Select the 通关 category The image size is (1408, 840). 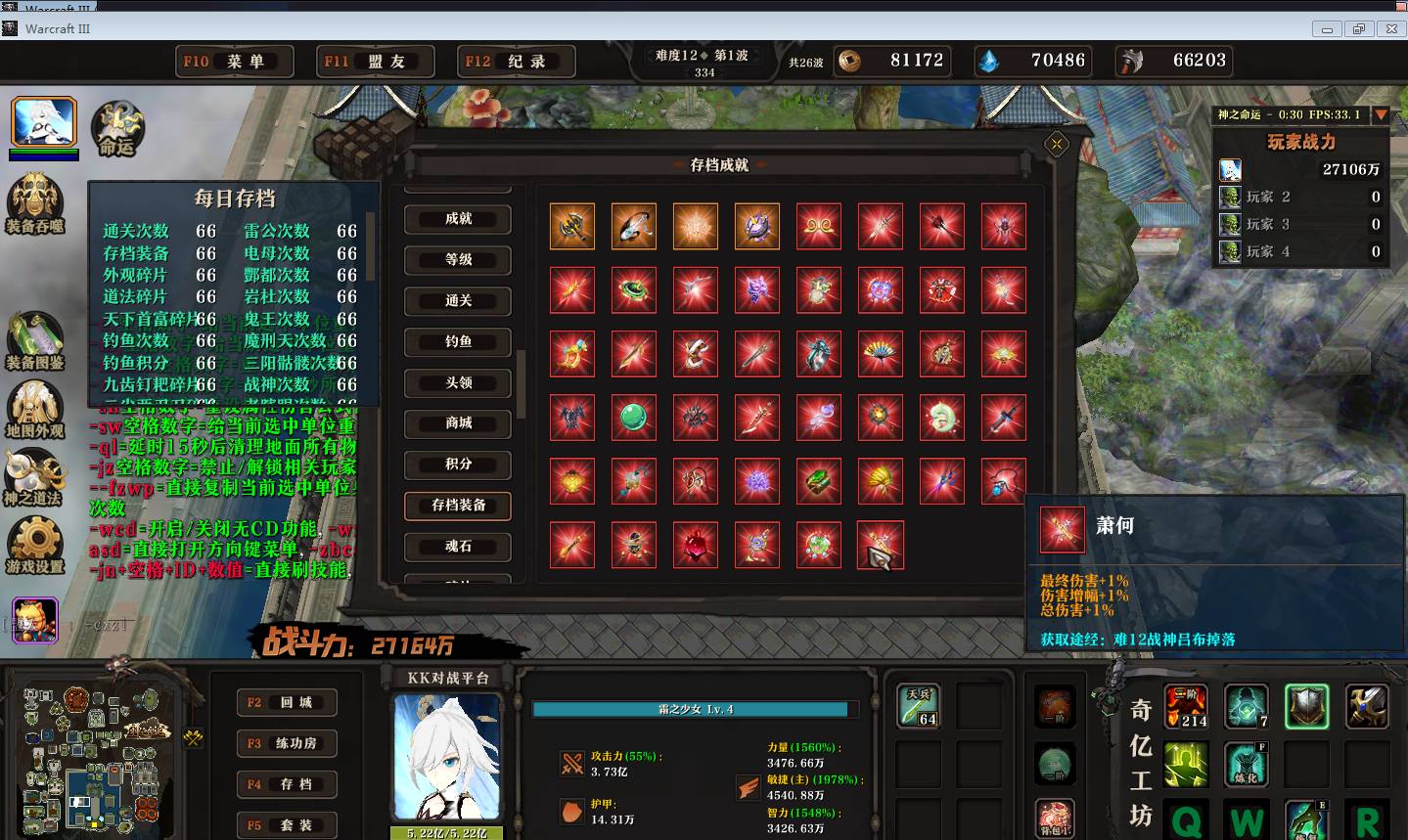458,301
